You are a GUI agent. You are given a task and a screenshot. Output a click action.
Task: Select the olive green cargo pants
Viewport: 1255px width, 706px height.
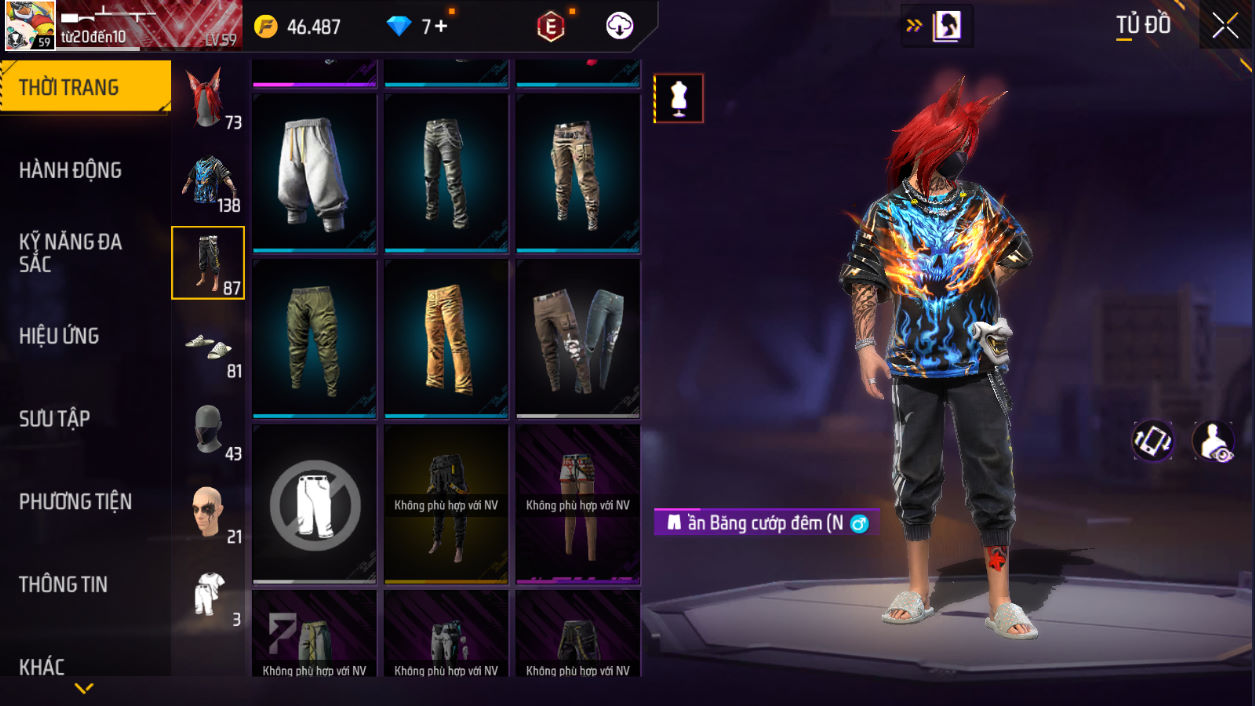tap(314, 338)
